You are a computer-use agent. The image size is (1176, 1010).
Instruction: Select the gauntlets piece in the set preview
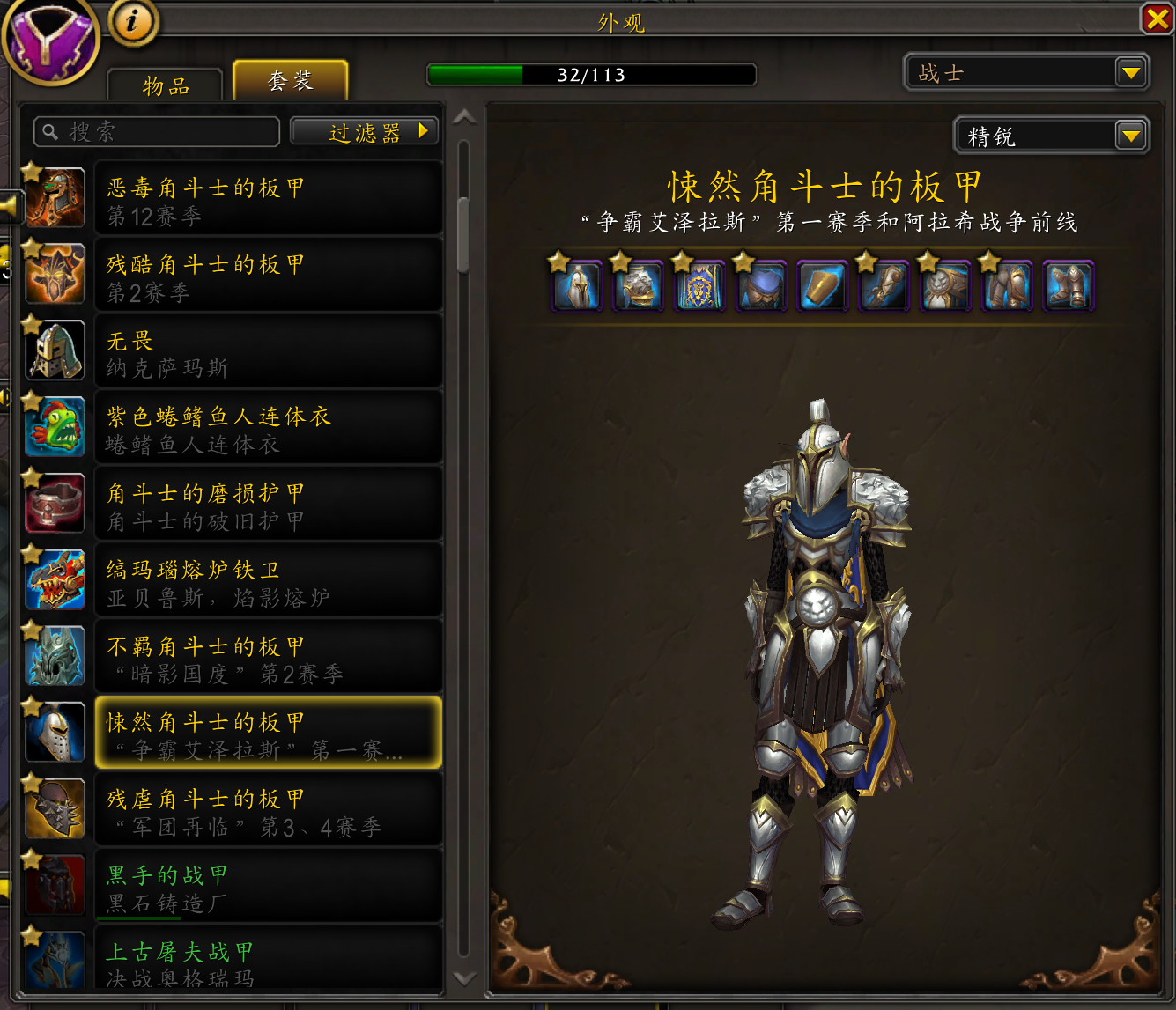coord(884,285)
